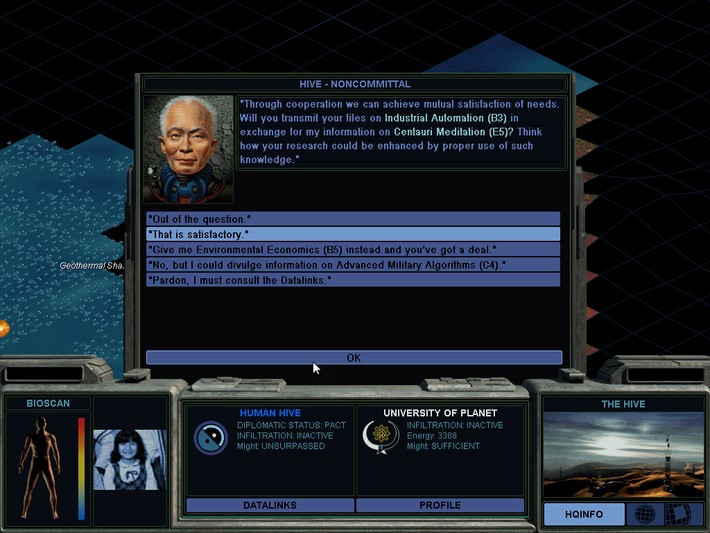The height and width of the screenshot is (533, 710).
Task: Ask for Environmental Economics (B5) instead
Action: click(352, 249)
